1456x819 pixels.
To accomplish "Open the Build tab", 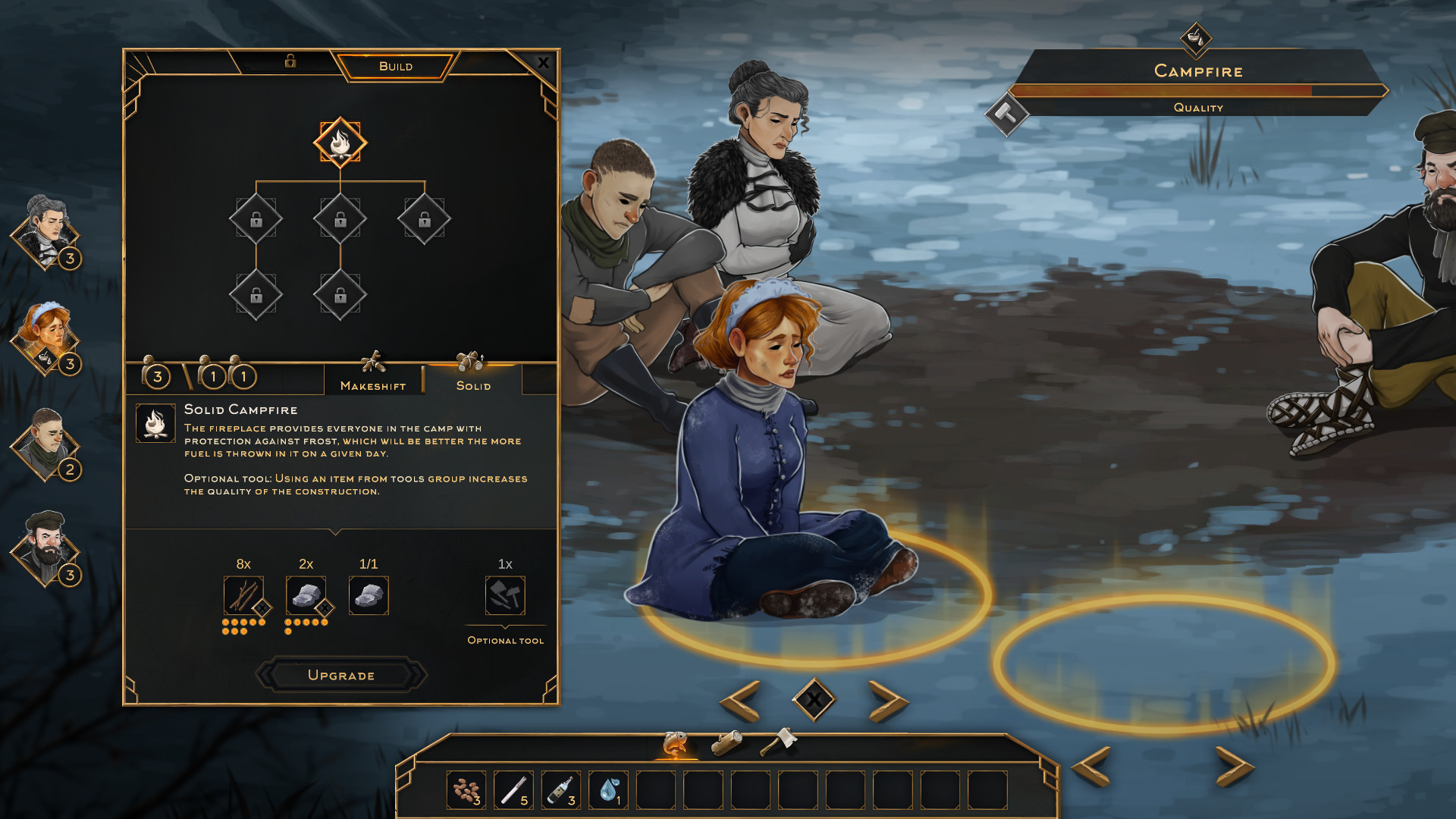I will tap(396, 67).
